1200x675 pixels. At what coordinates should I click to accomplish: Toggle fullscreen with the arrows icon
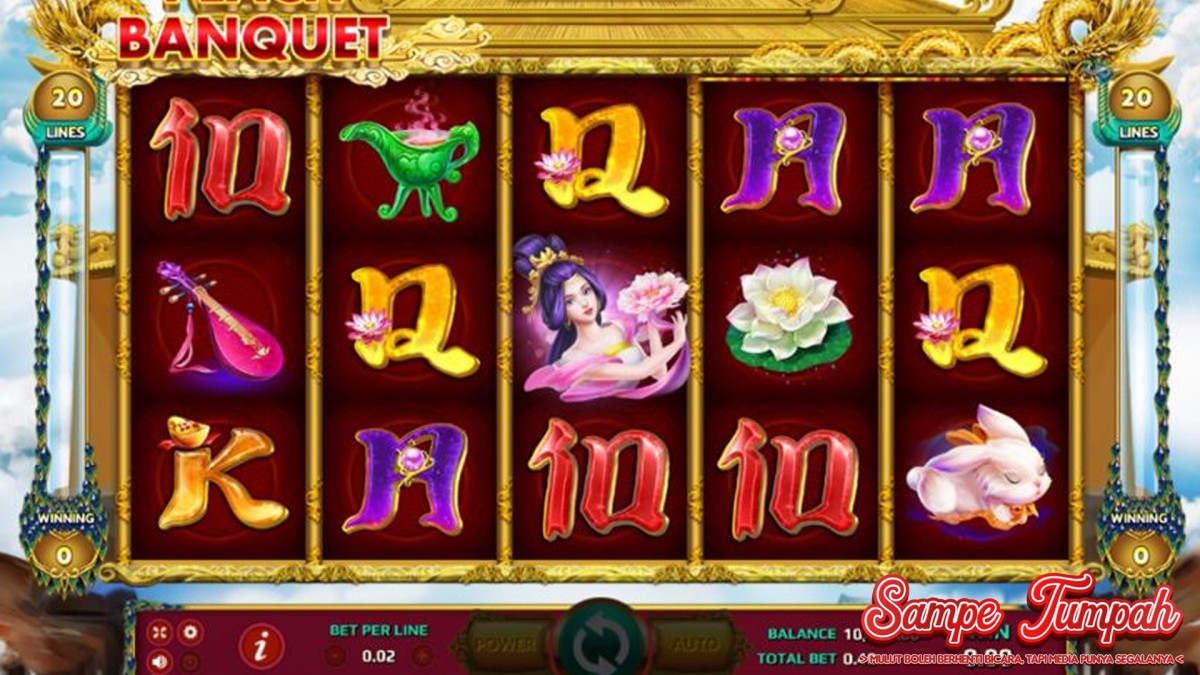pyautogui.click(x=160, y=632)
